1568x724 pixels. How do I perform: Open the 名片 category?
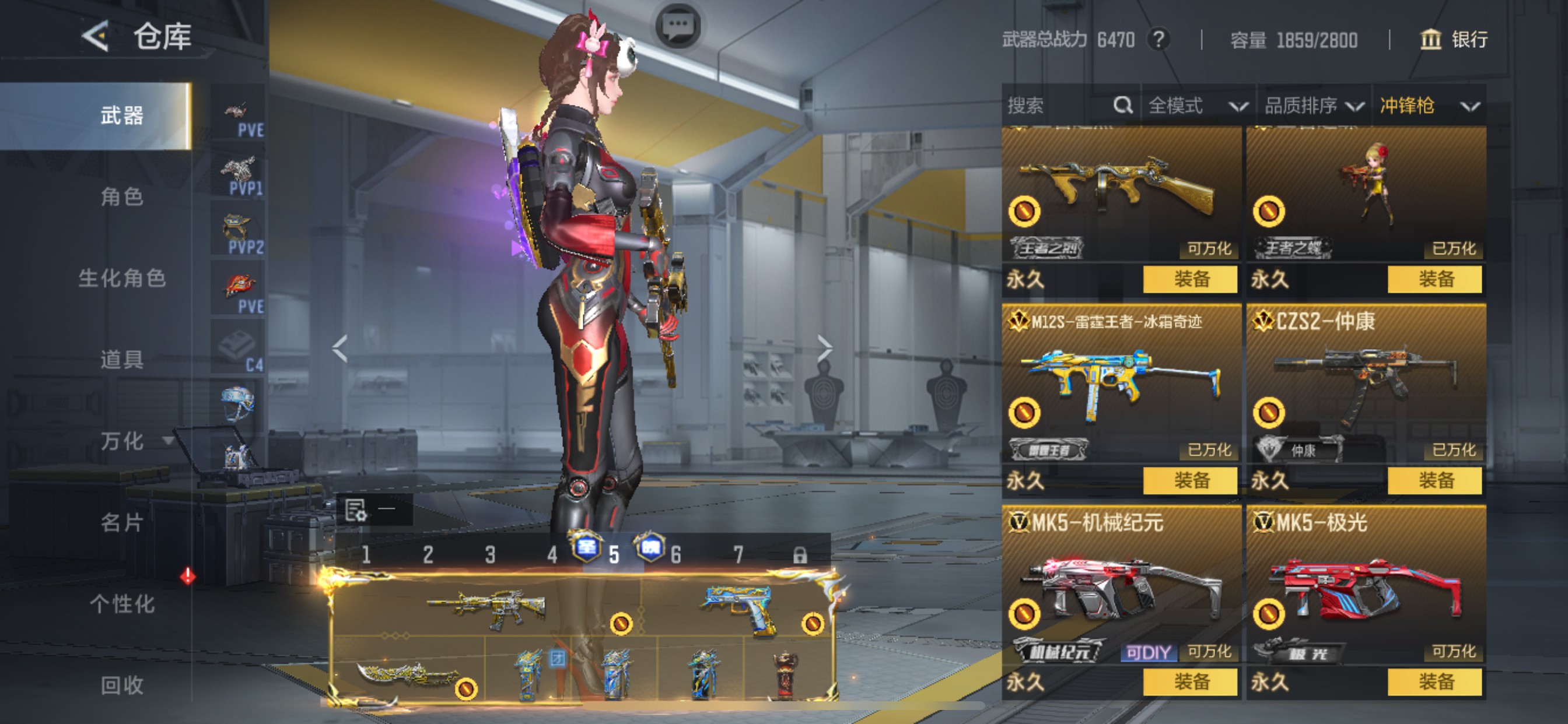(122, 522)
